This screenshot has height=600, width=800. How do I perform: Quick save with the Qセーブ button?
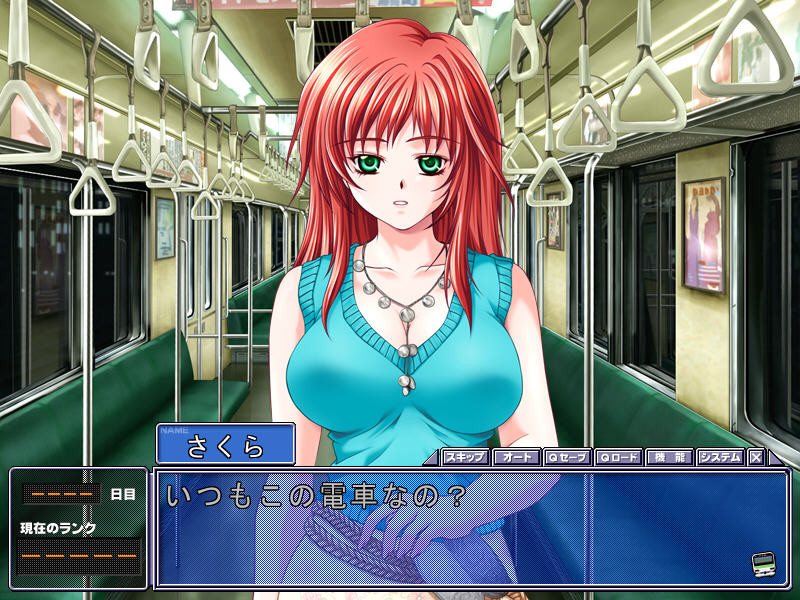point(567,457)
